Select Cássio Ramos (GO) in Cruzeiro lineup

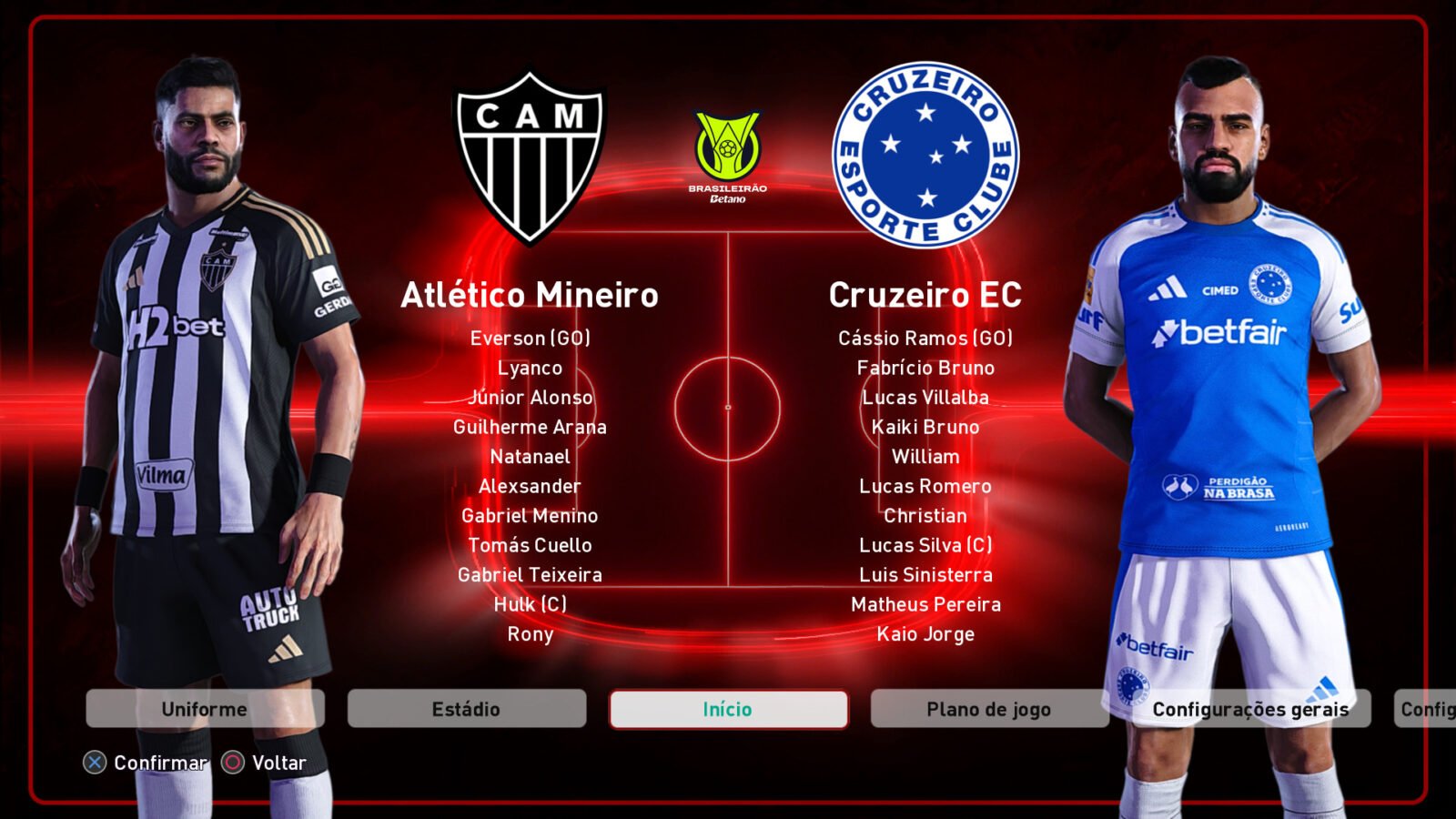(926, 339)
